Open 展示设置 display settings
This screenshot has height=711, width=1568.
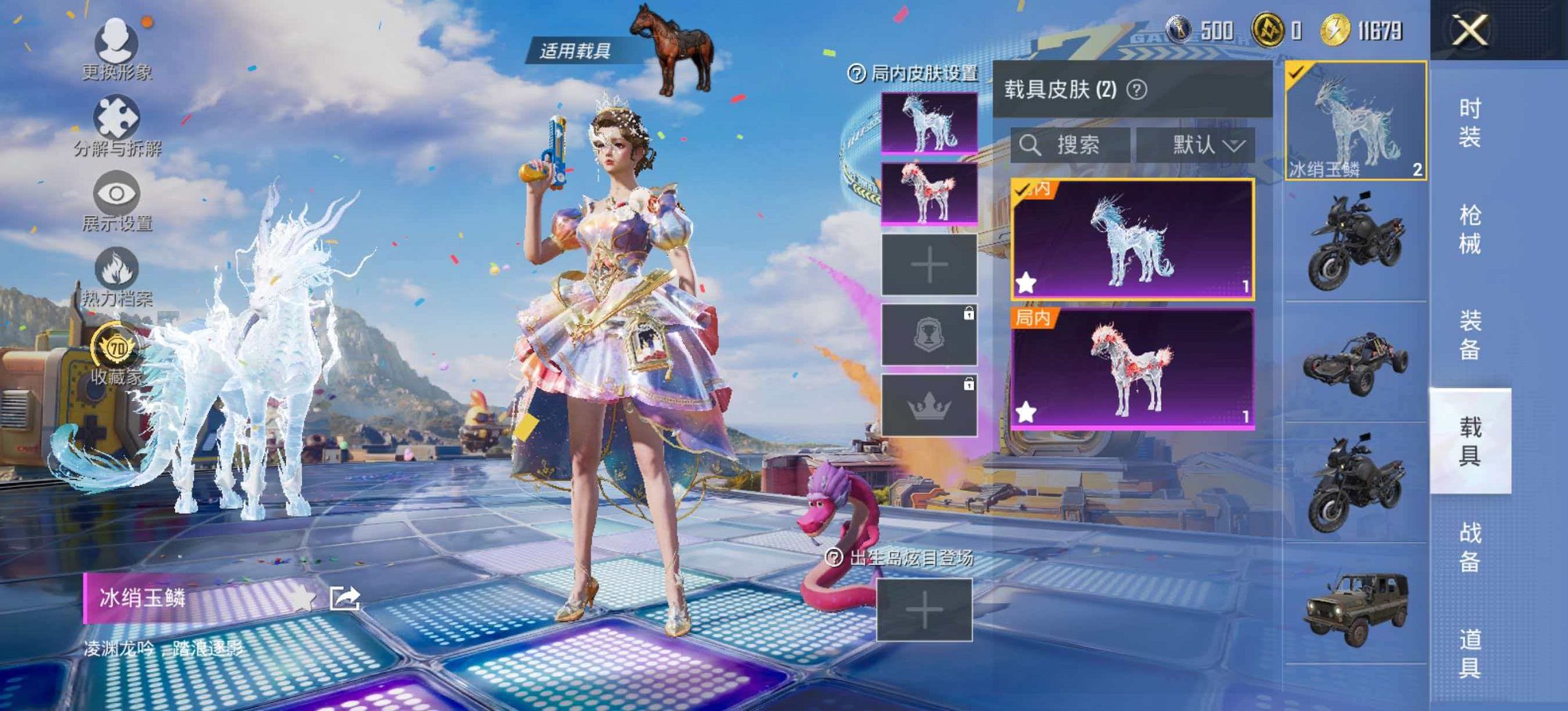pyautogui.click(x=115, y=195)
